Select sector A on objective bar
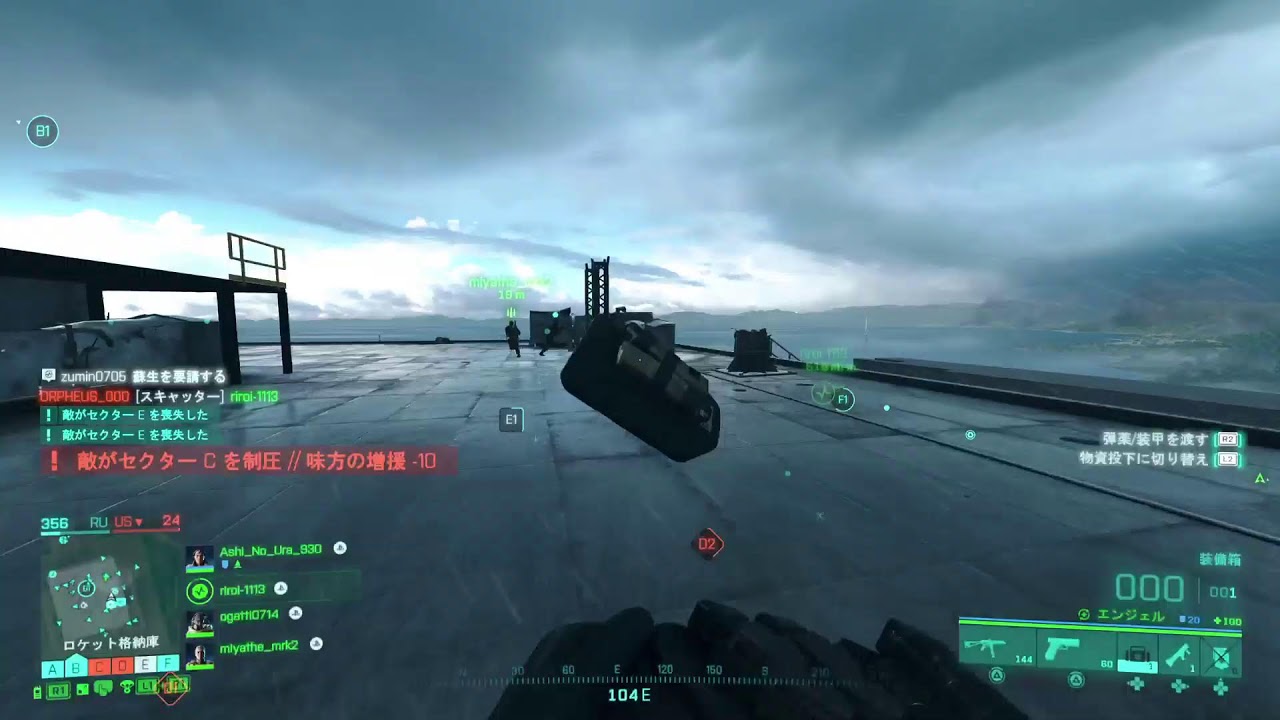Screen dimensions: 1280x720 click(x=52, y=665)
